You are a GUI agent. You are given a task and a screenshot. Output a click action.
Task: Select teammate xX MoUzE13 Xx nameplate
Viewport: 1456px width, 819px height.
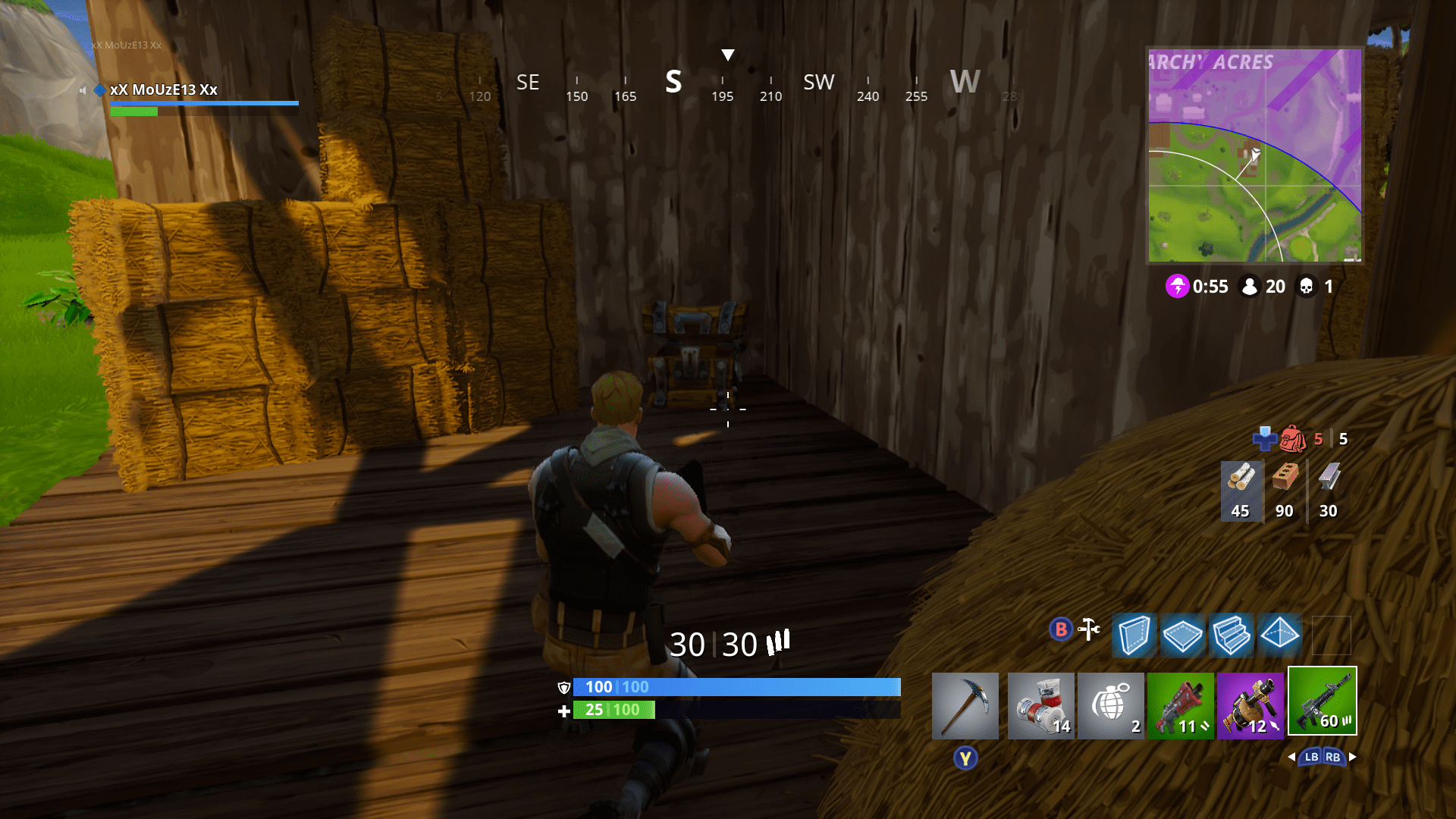[164, 89]
